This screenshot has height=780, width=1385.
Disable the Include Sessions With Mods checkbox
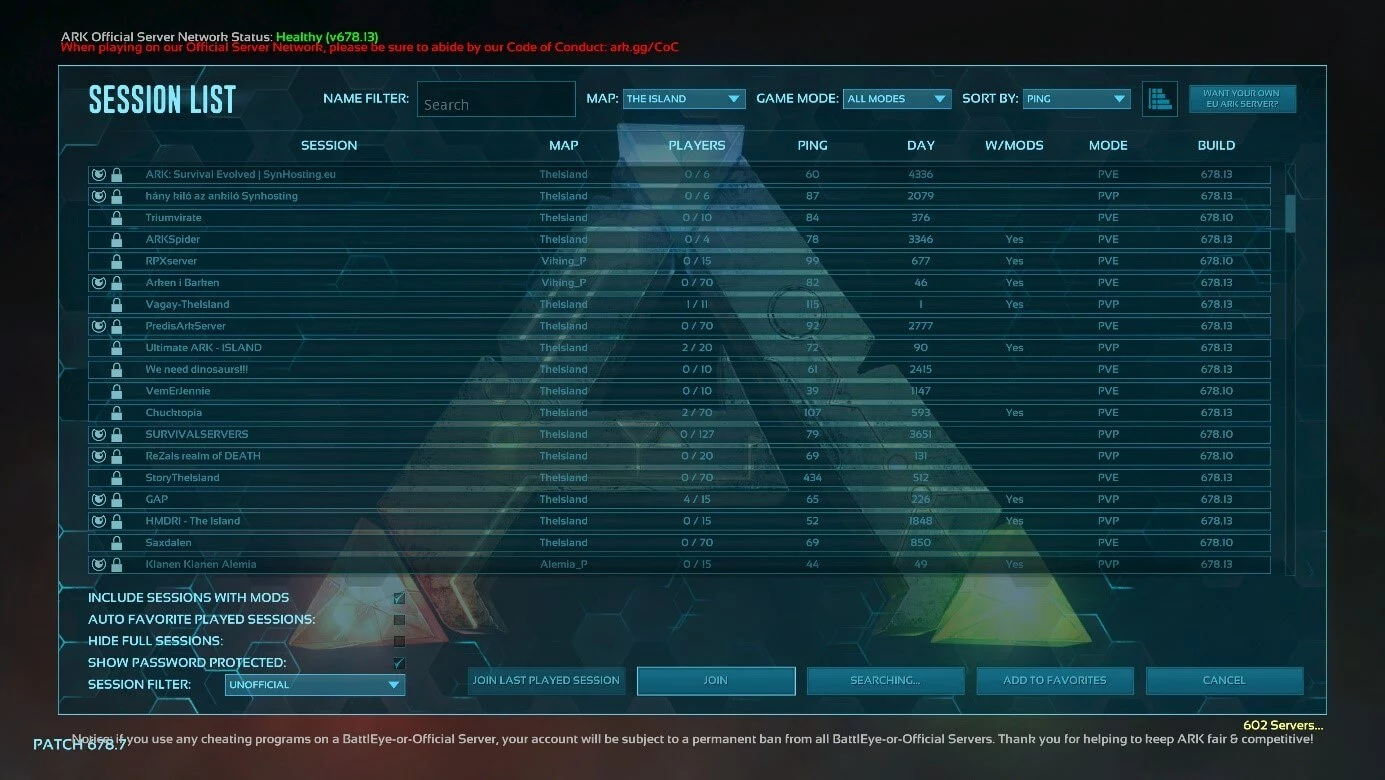coord(398,597)
